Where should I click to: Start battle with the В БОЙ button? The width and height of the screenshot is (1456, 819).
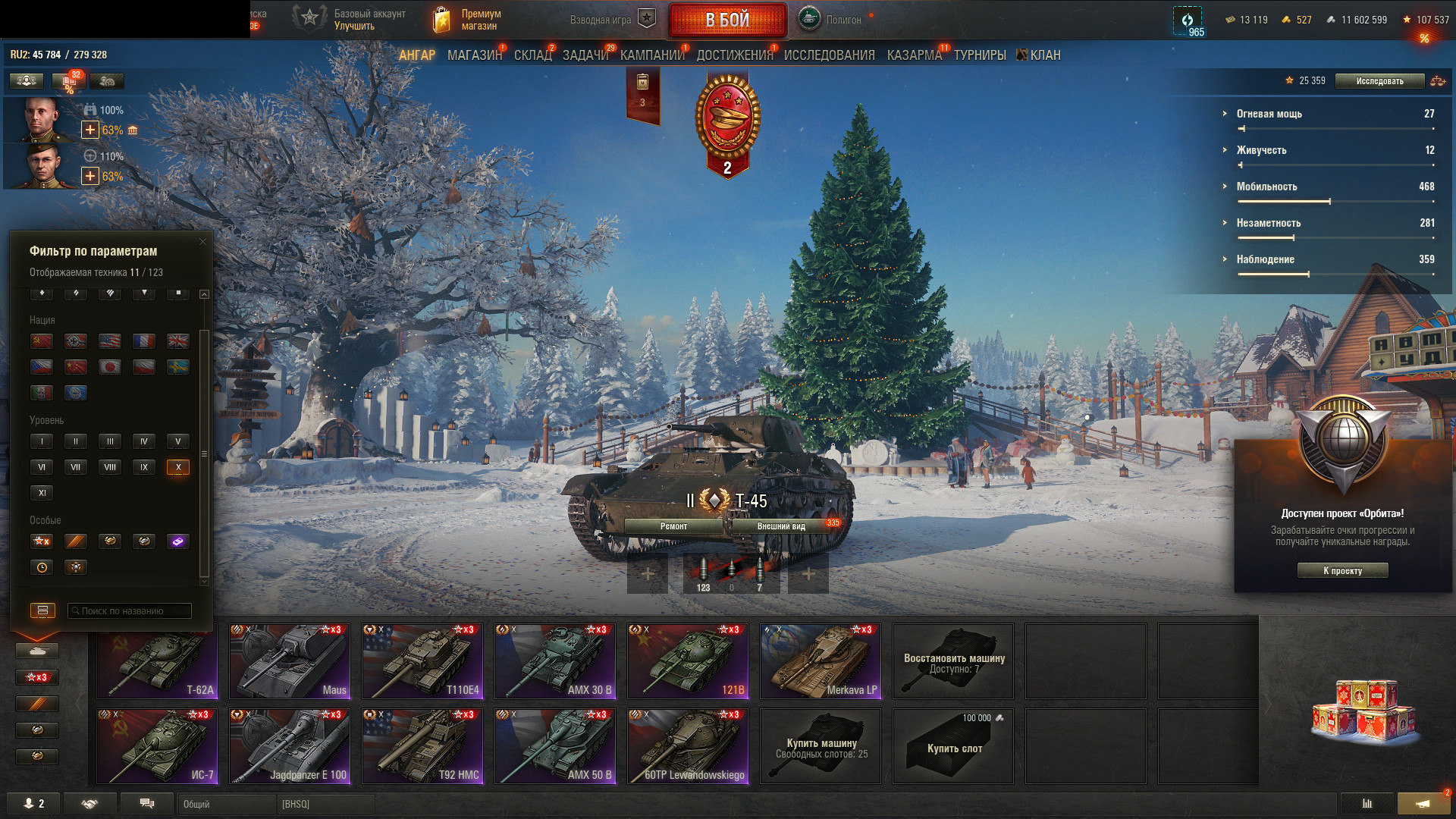(726, 20)
